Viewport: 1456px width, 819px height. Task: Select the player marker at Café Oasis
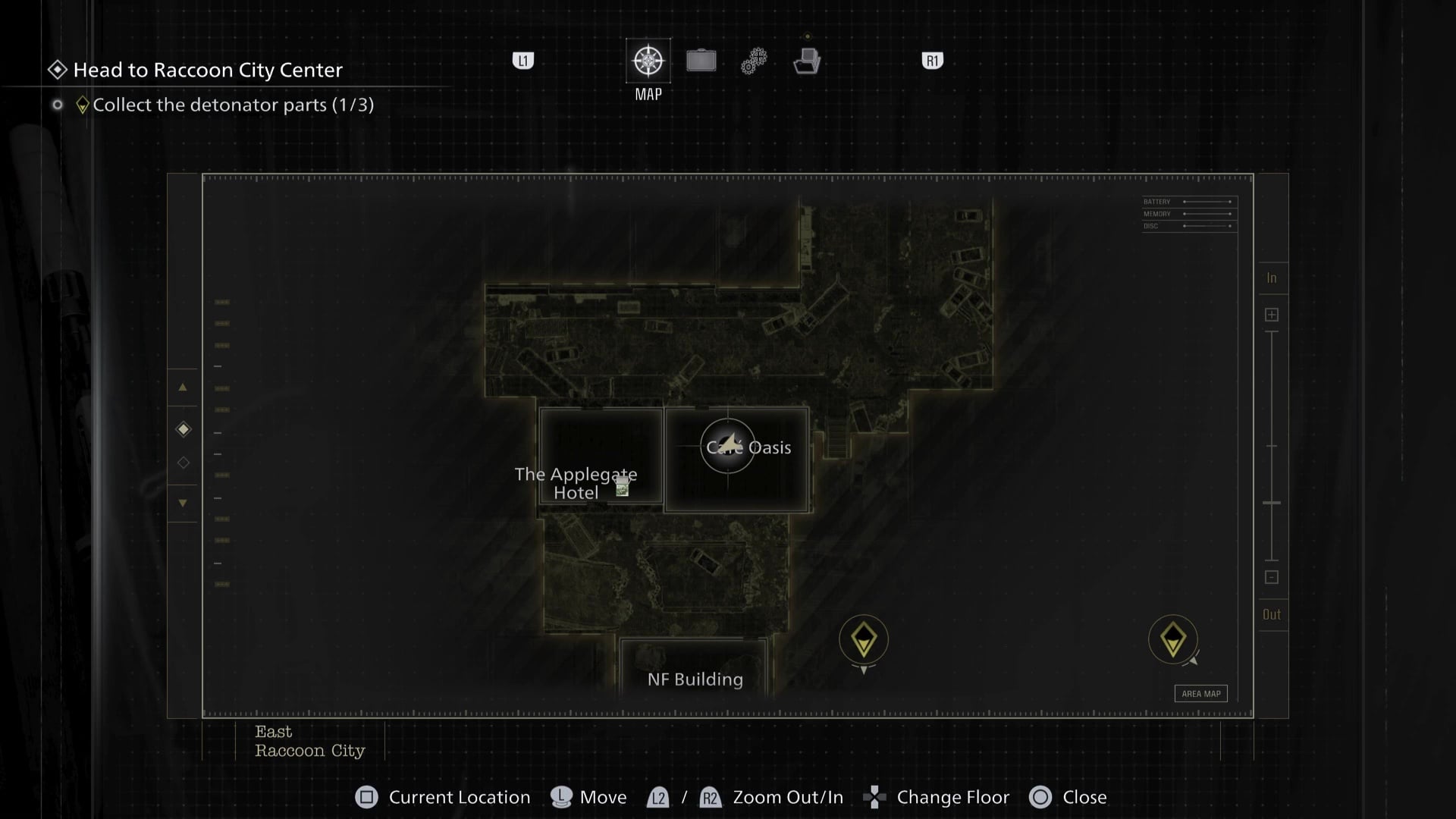point(727,446)
